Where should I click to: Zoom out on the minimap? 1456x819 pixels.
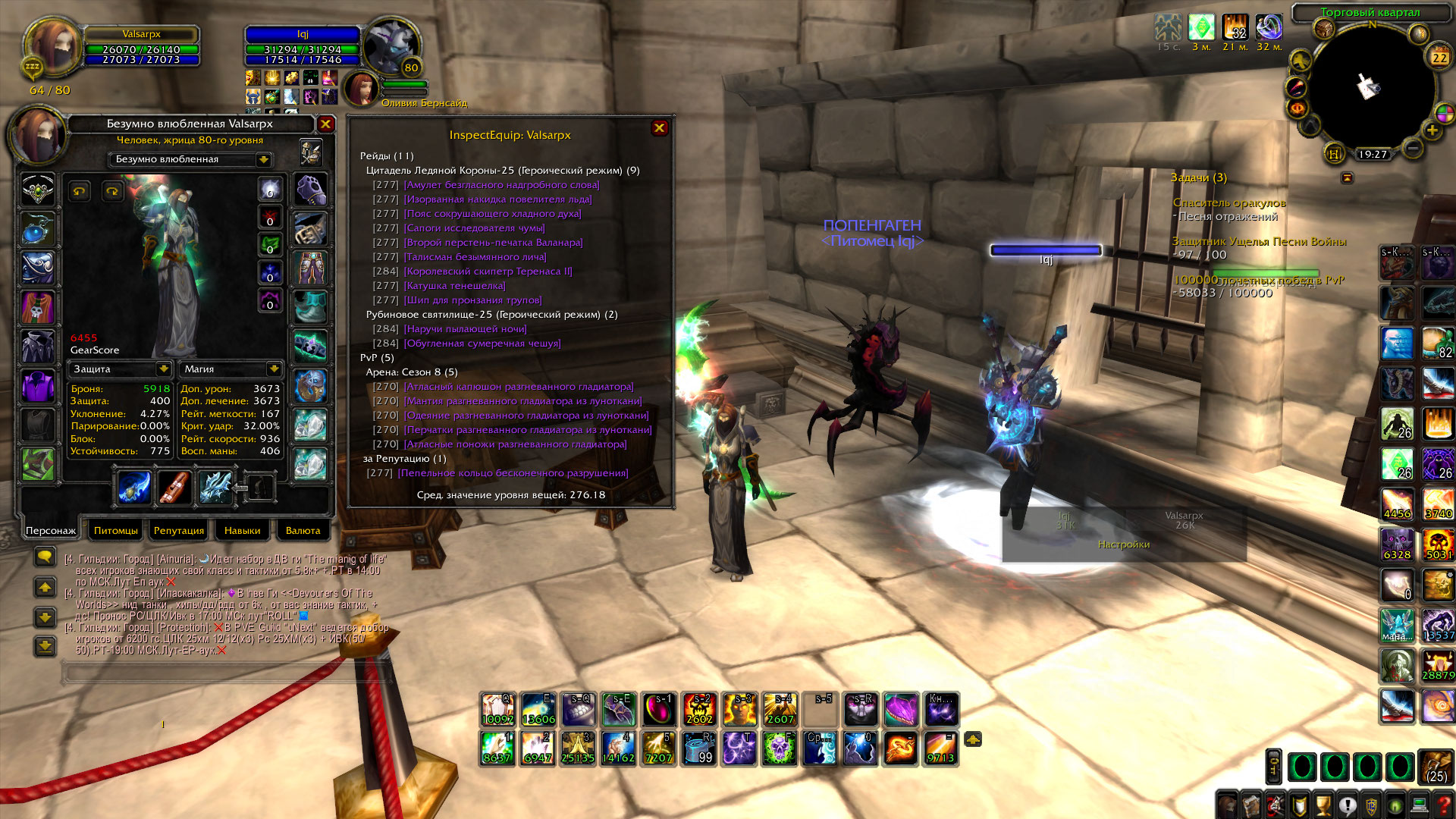coord(1412,148)
